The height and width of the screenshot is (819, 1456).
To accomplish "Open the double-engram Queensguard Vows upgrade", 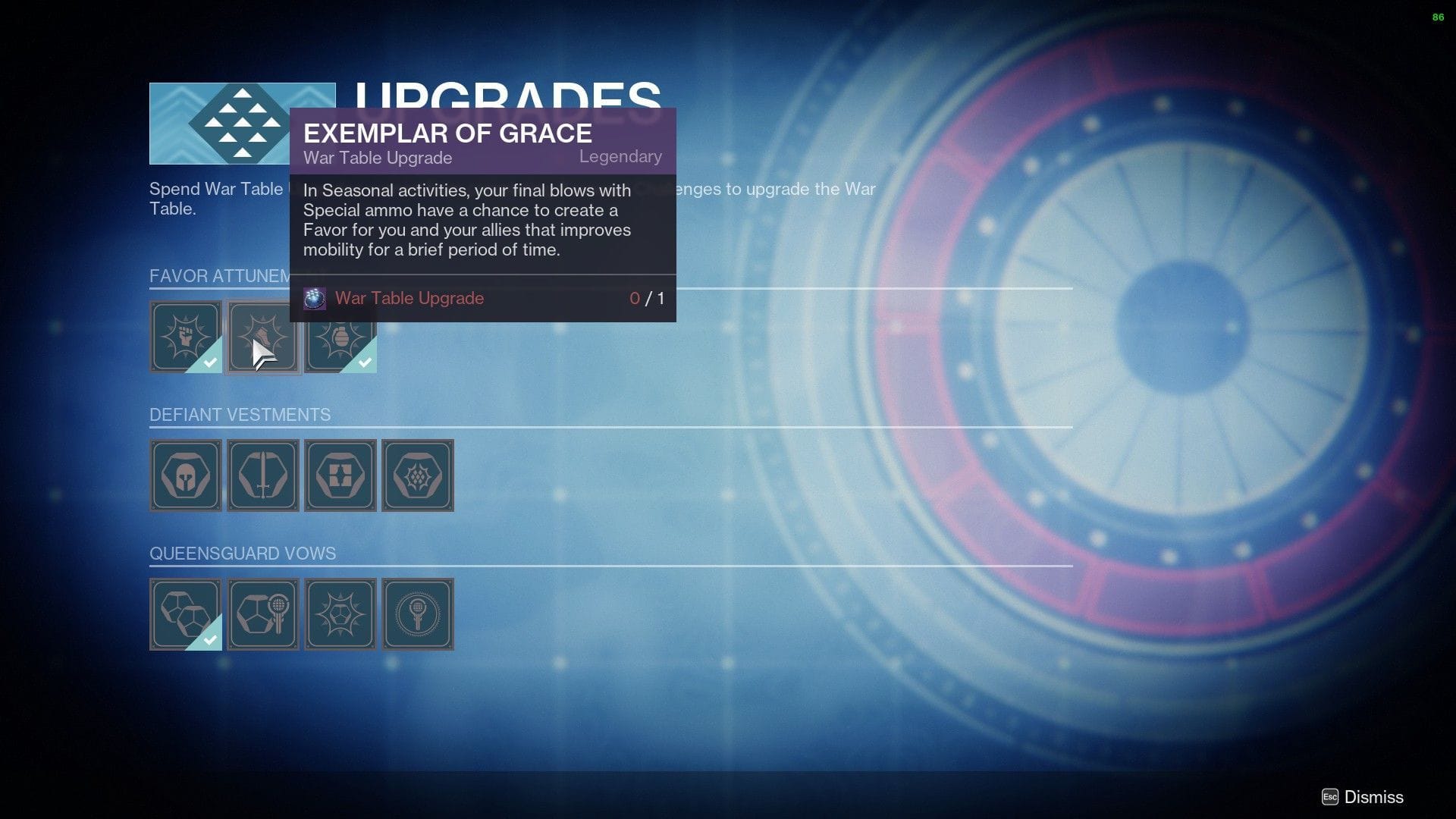I will coord(186,614).
